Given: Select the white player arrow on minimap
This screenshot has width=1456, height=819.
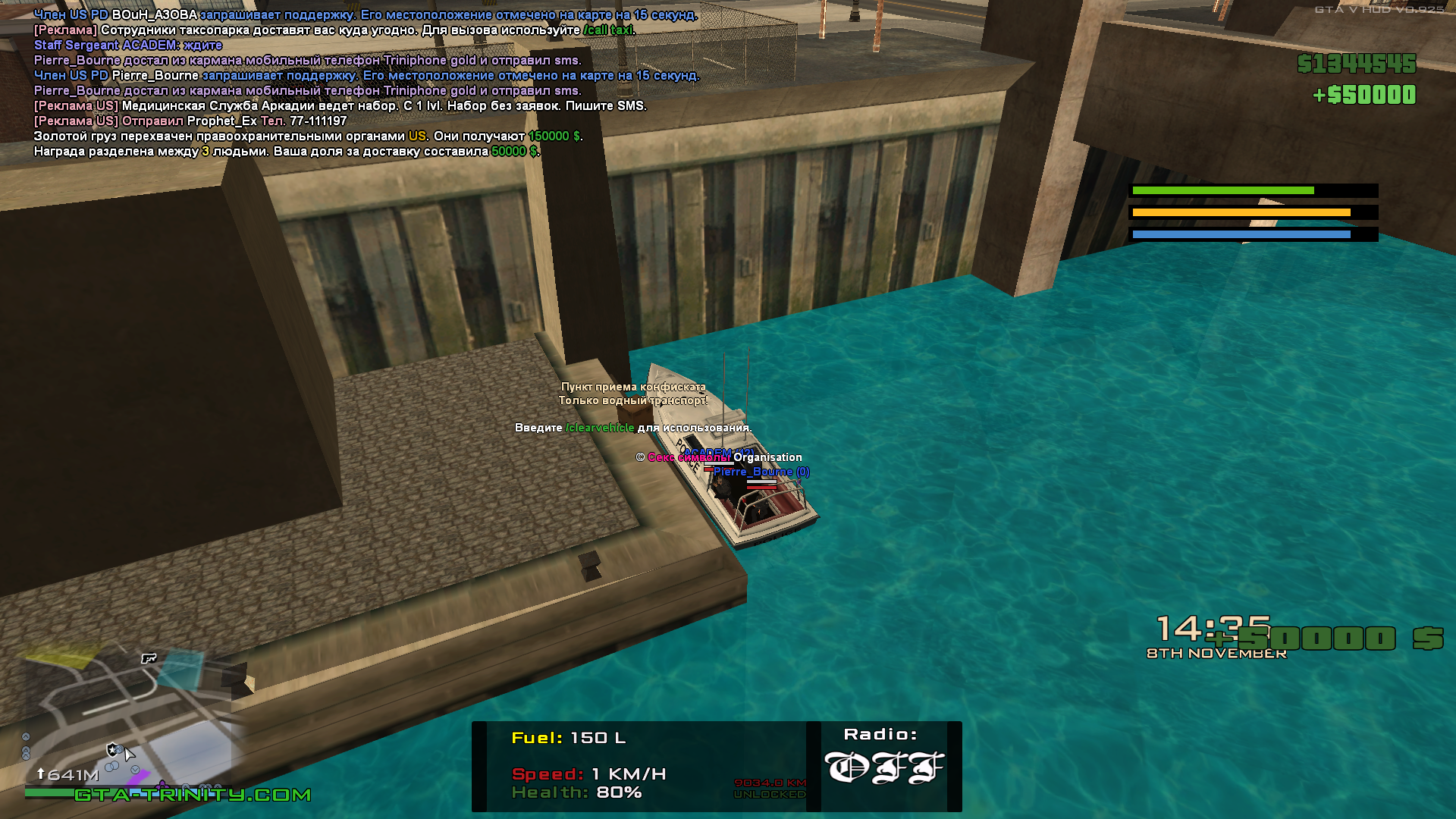Looking at the screenshot, I should point(129,754).
